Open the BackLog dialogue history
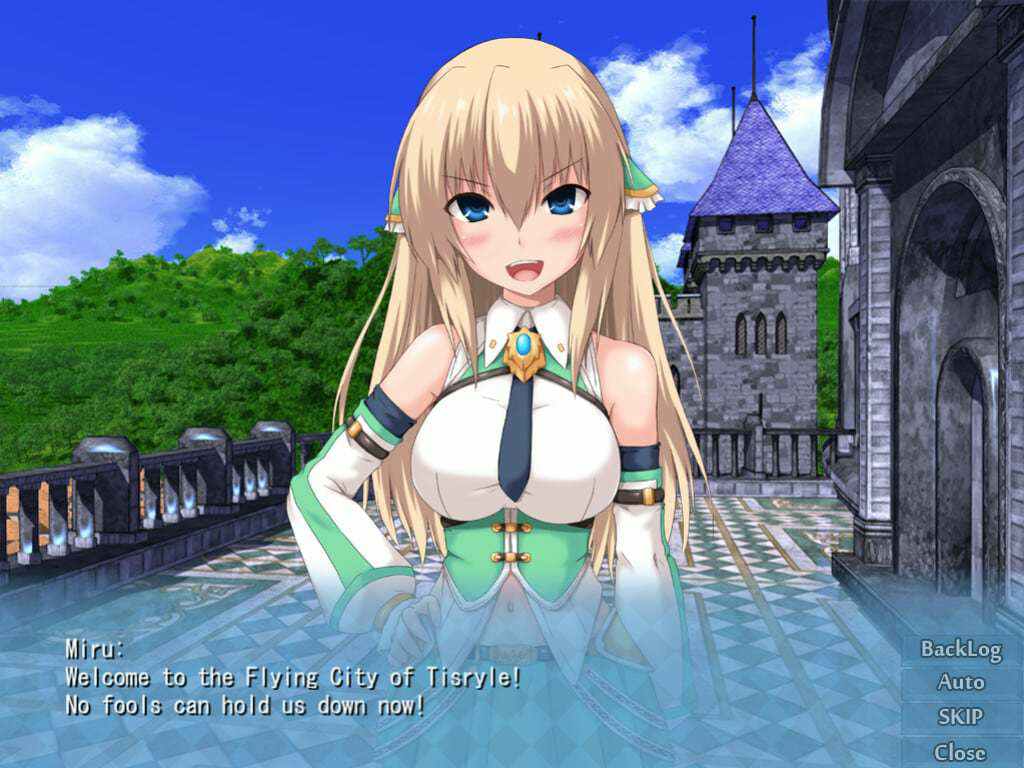Image resolution: width=1024 pixels, height=768 pixels. (x=960, y=649)
